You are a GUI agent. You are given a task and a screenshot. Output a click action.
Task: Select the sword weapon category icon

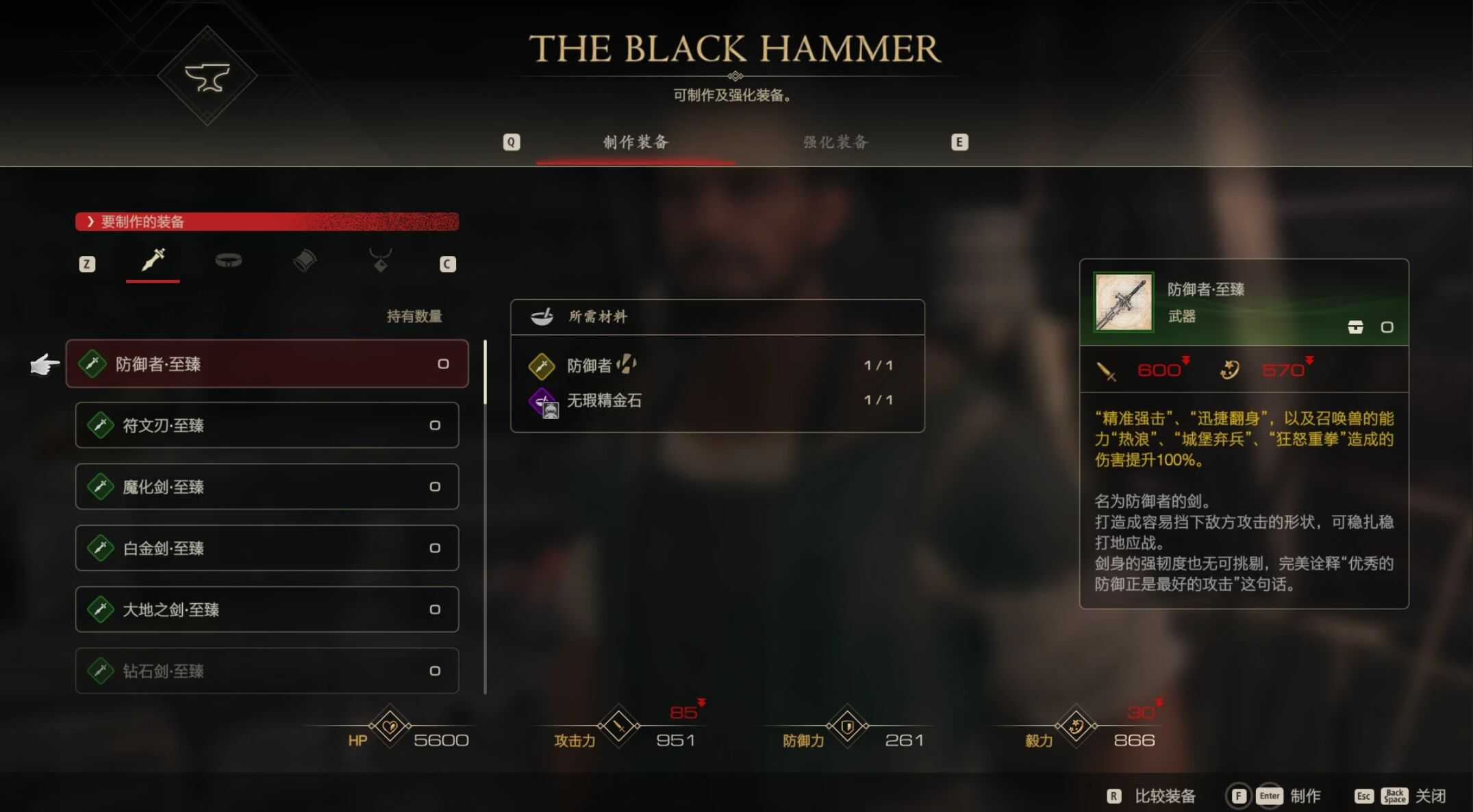(x=153, y=261)
